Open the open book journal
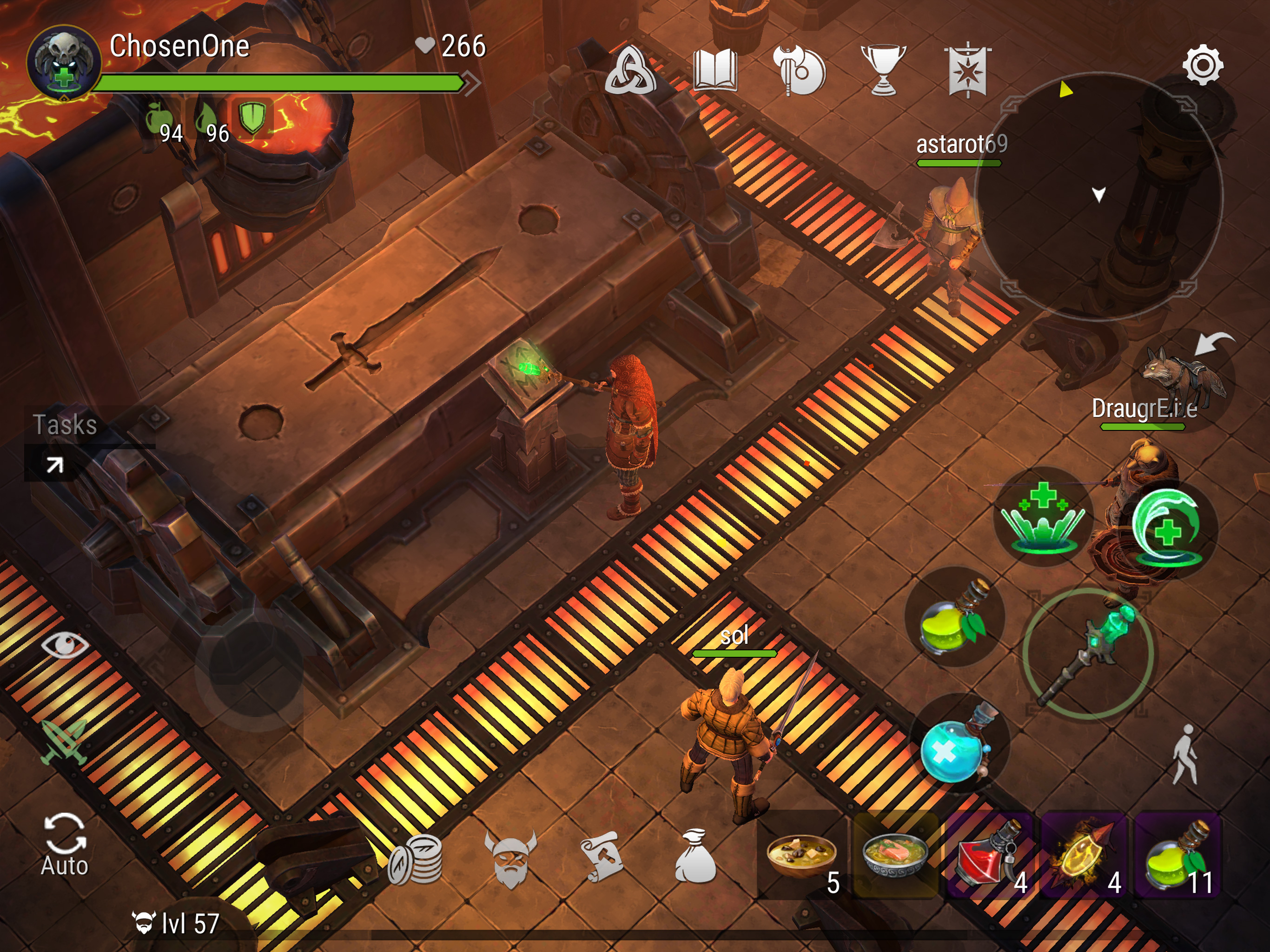This screenshot has height=952, width=1270. [x=715, y=70]
